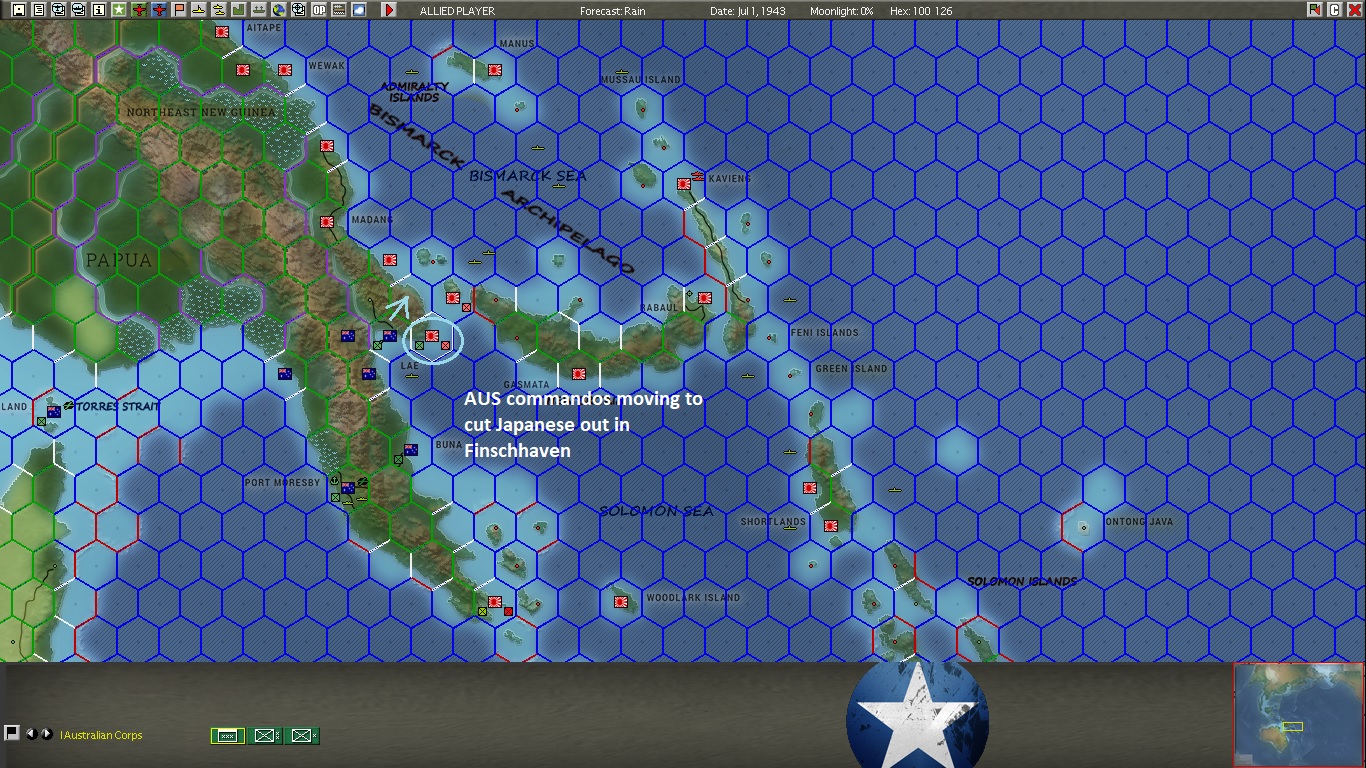Click the green star unit icon
The image size is (1366, 768).
pos(117,10)
